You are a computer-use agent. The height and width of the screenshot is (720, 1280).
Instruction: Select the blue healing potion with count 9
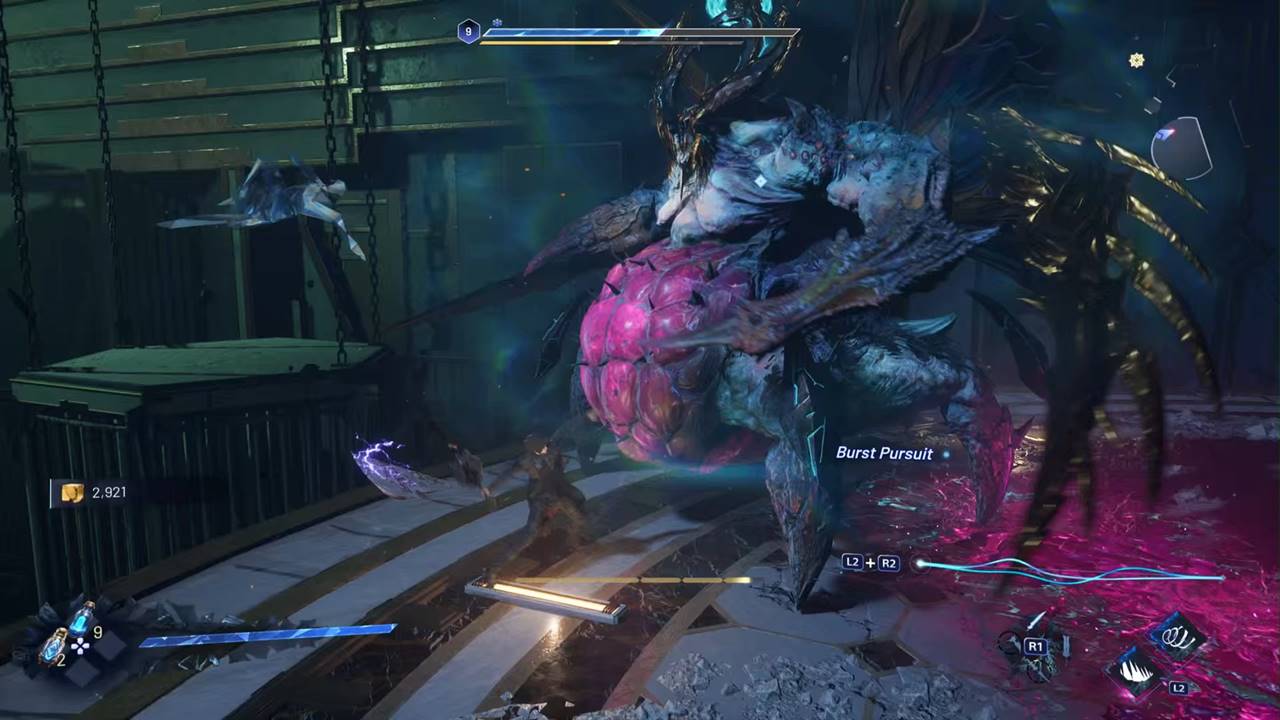pos(81,620)
